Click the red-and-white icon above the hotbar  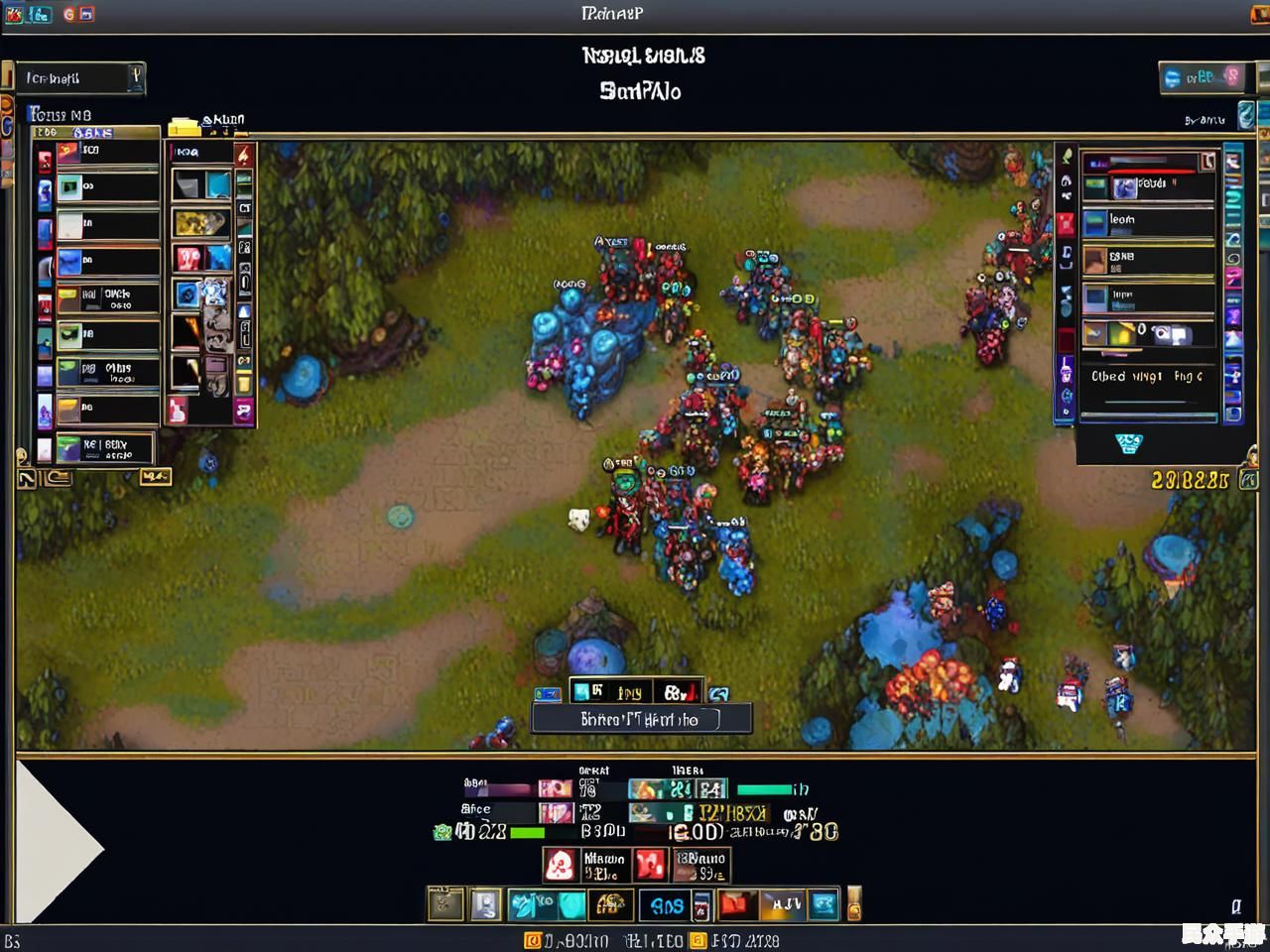tap(560, 866)
